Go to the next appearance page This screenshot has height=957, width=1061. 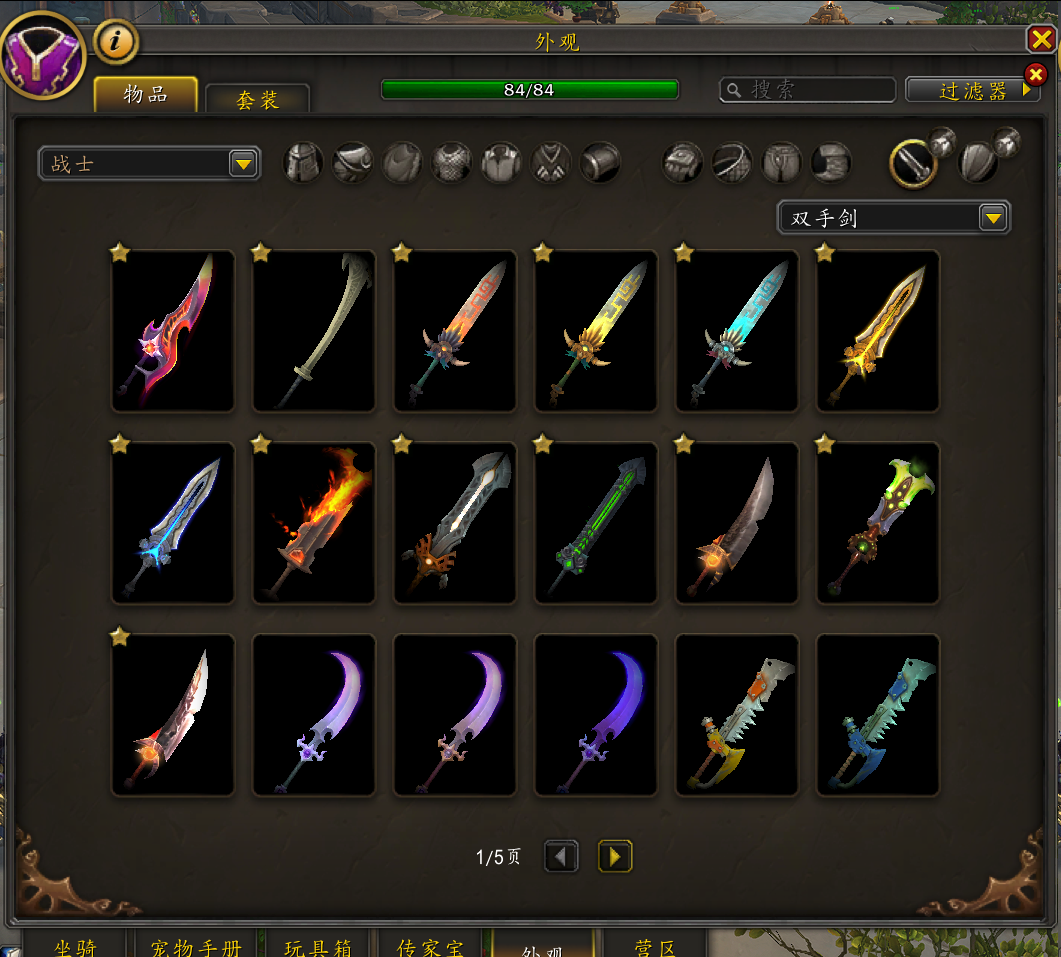tap(615, 856)
